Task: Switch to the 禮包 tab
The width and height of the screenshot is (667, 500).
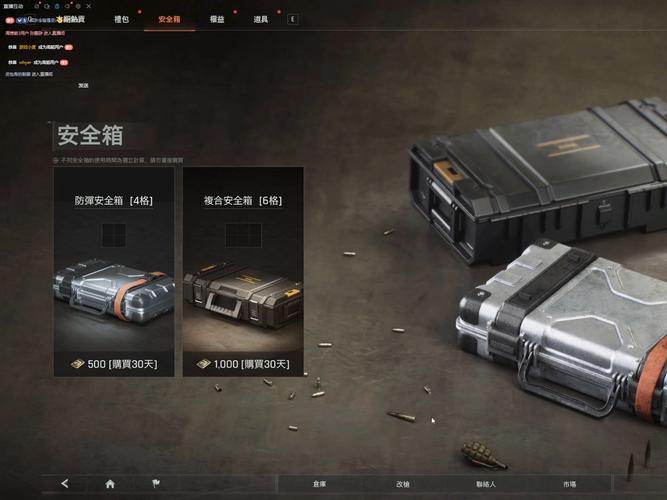Action: 121,19
